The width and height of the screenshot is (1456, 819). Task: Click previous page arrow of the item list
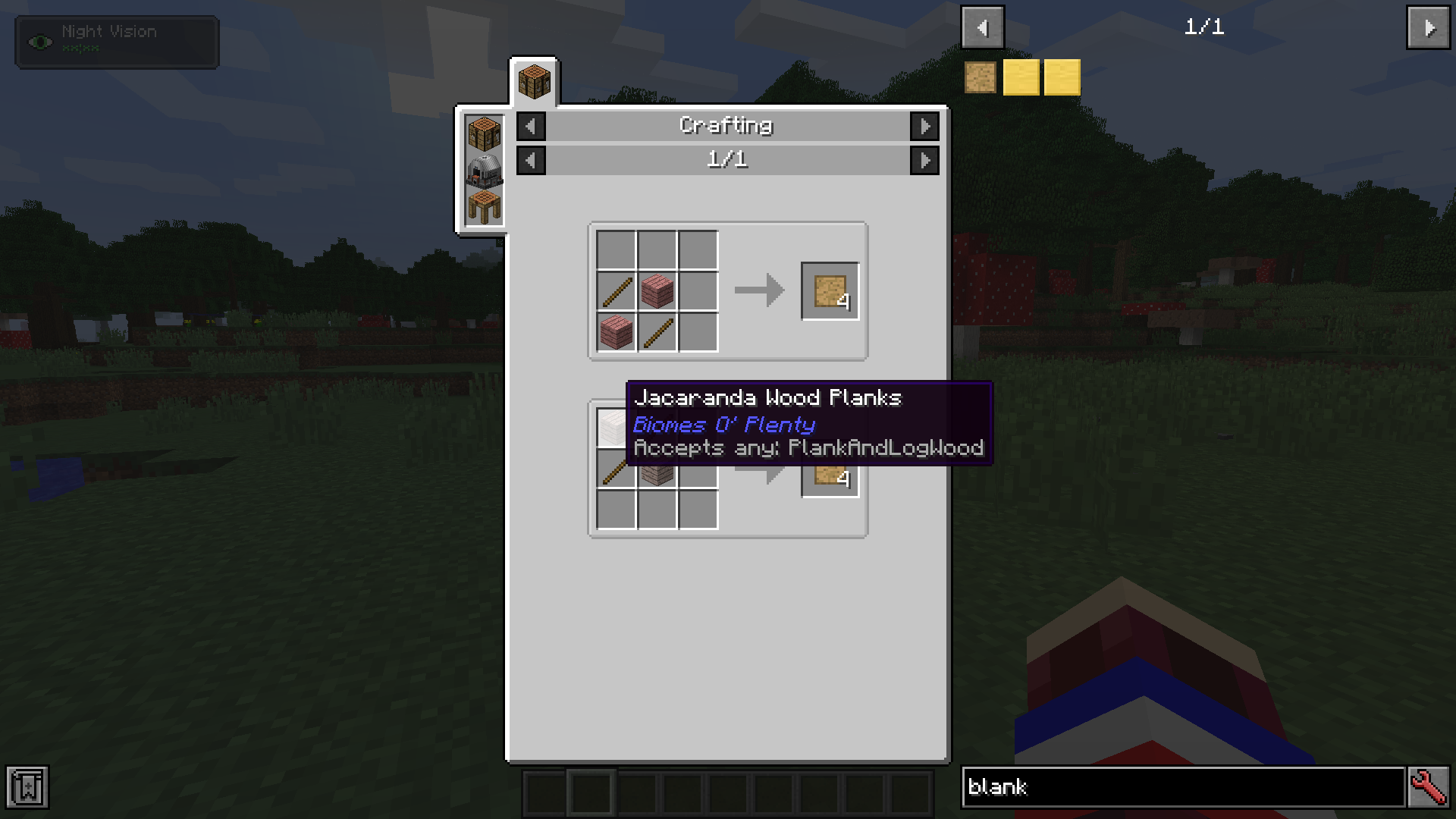[983, 27]
